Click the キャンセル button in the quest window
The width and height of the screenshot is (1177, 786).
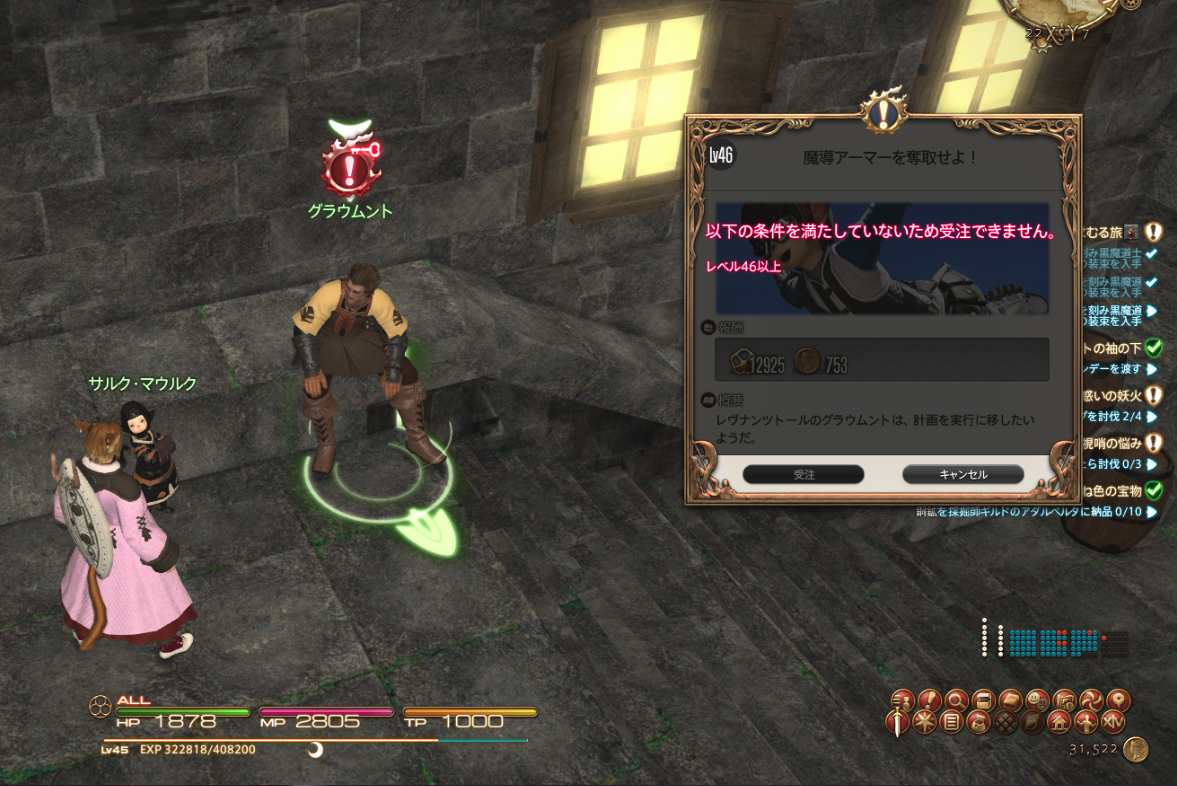coord(963,474)
